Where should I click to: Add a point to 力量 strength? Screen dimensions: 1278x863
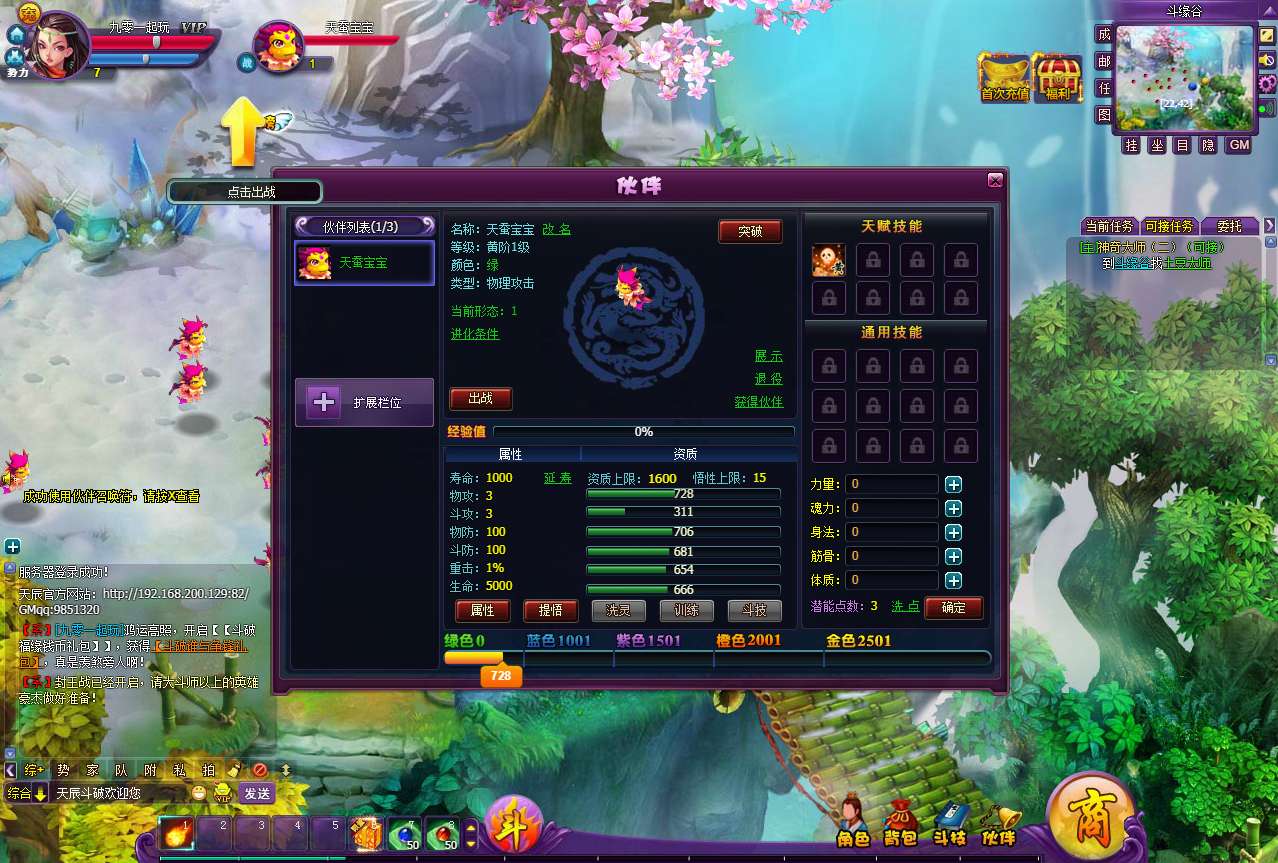[x=954, y=484]
